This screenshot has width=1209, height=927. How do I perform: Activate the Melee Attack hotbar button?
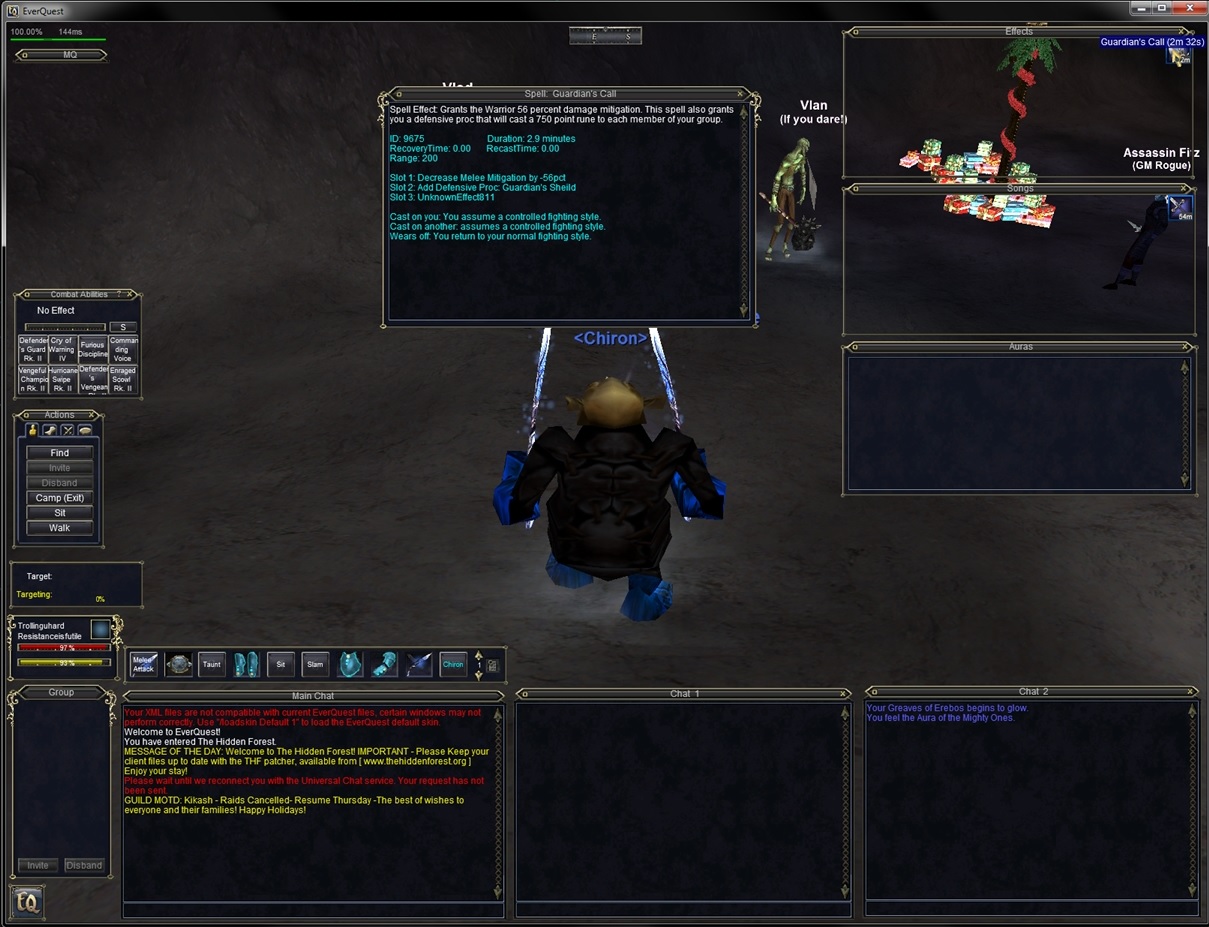coord(144,664)
